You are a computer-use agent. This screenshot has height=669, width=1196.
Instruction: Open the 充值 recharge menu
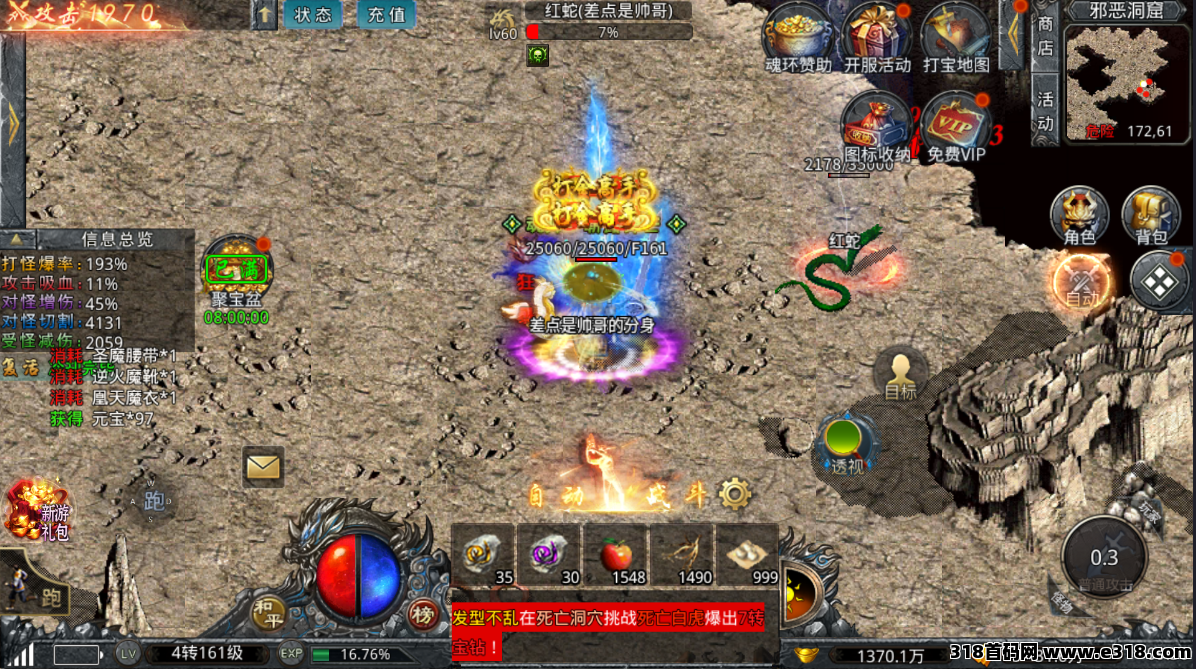point(386,15)
